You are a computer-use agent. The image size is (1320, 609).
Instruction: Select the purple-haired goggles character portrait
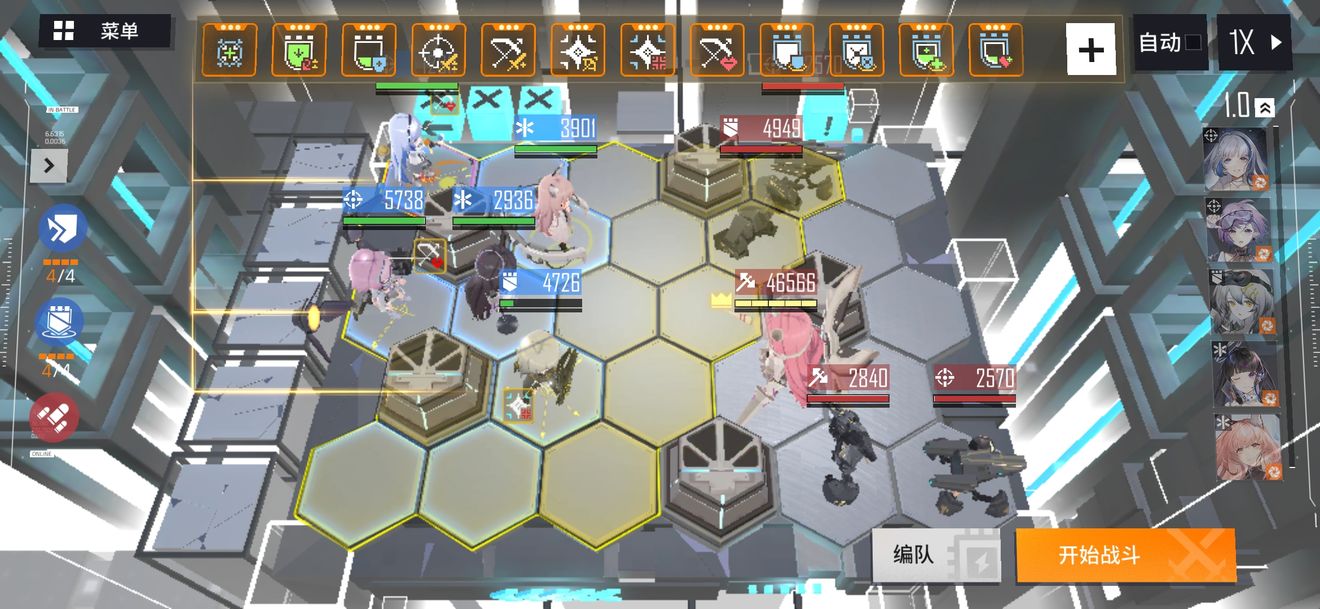[1239, 230]
